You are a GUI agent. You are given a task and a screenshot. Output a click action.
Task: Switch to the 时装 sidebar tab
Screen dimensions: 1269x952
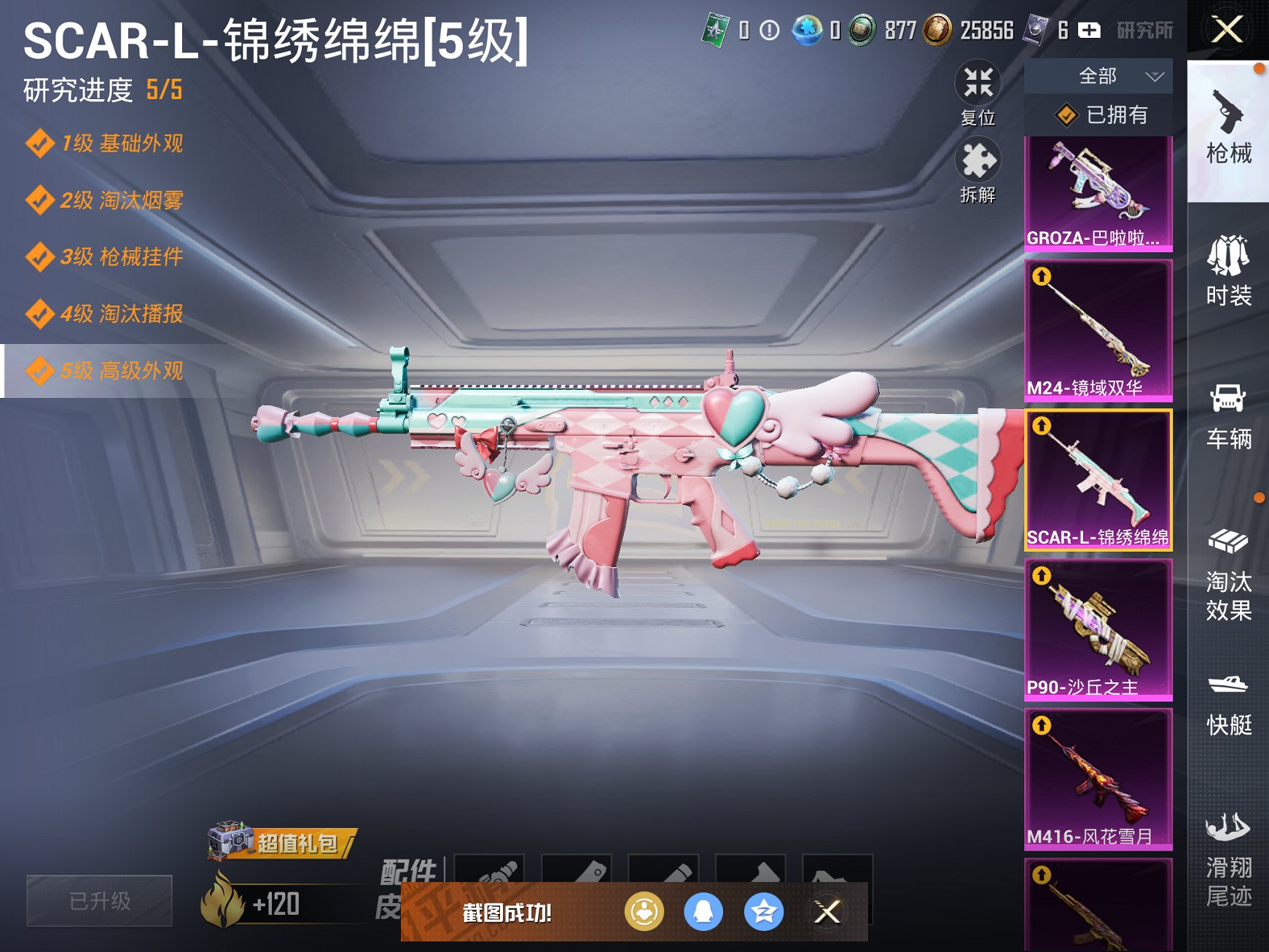coord(1230,277)
